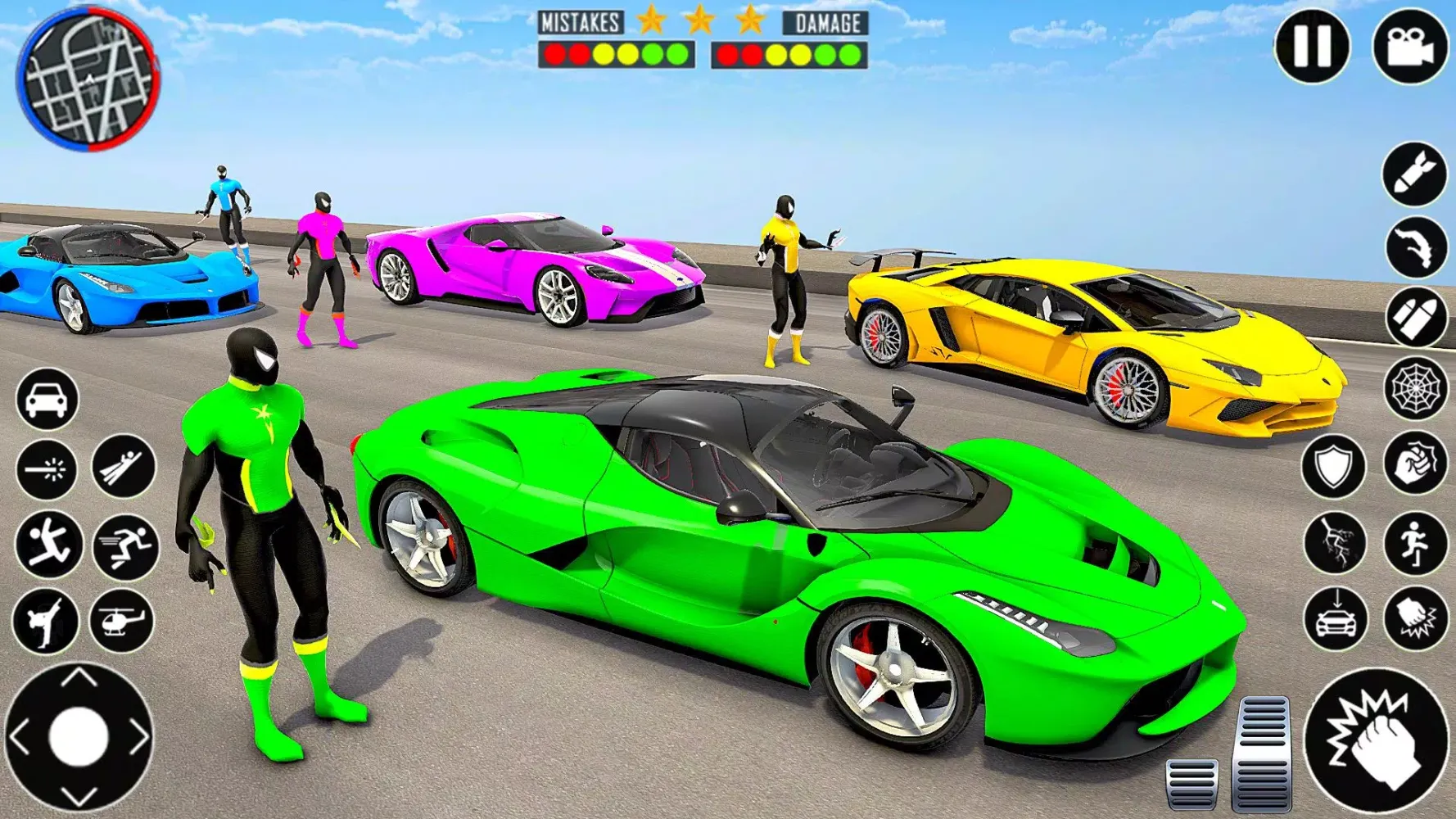Activate the flying superhero ability

coord(124,467)
